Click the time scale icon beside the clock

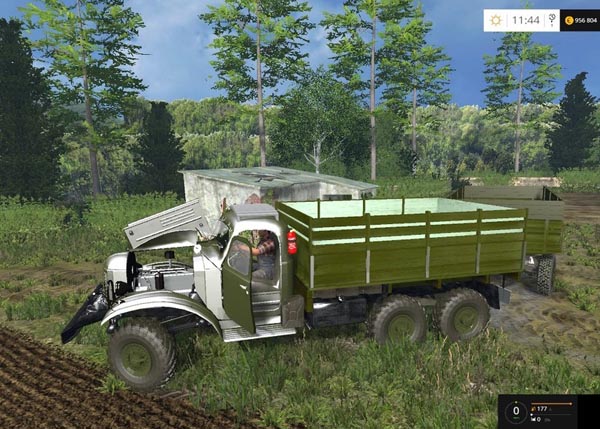552,20
